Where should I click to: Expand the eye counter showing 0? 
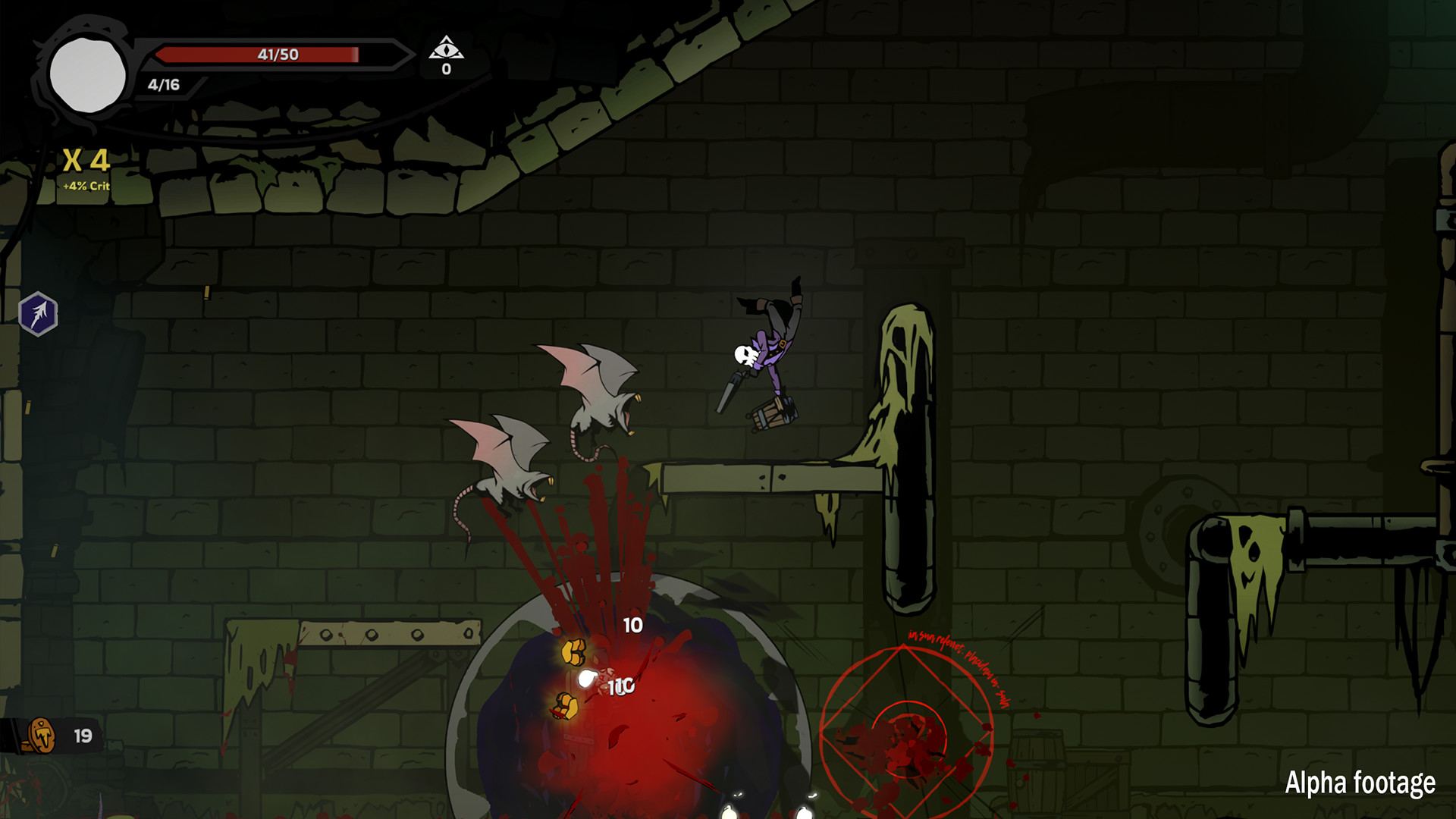coord(447,68)
